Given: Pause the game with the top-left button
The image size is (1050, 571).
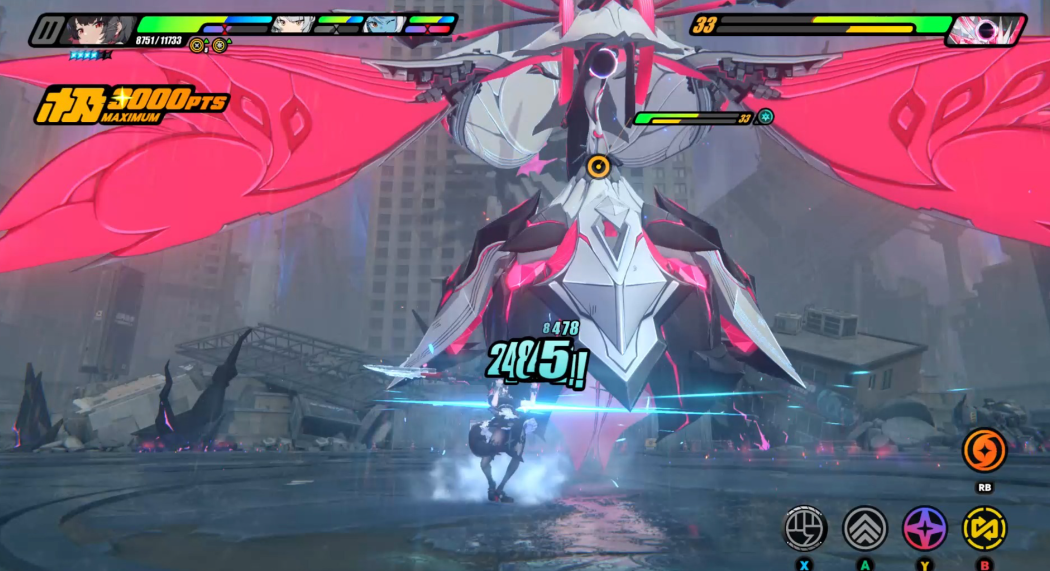Looking at the screenshot, I should tap(46, 31).
